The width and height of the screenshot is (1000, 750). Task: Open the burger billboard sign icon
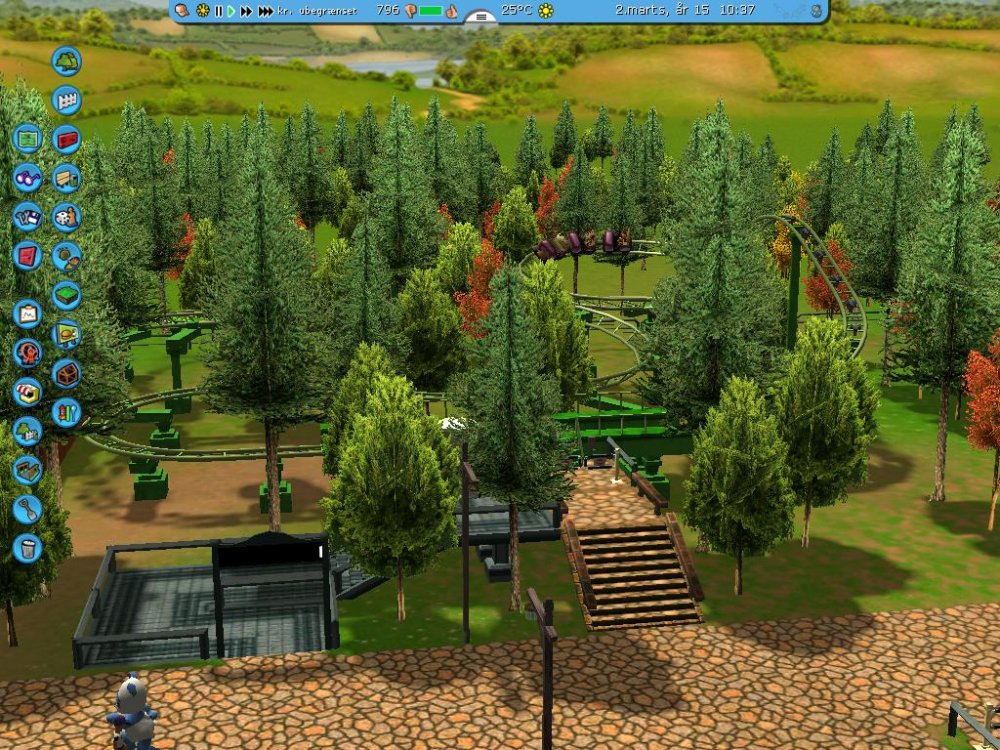point(66,334)
